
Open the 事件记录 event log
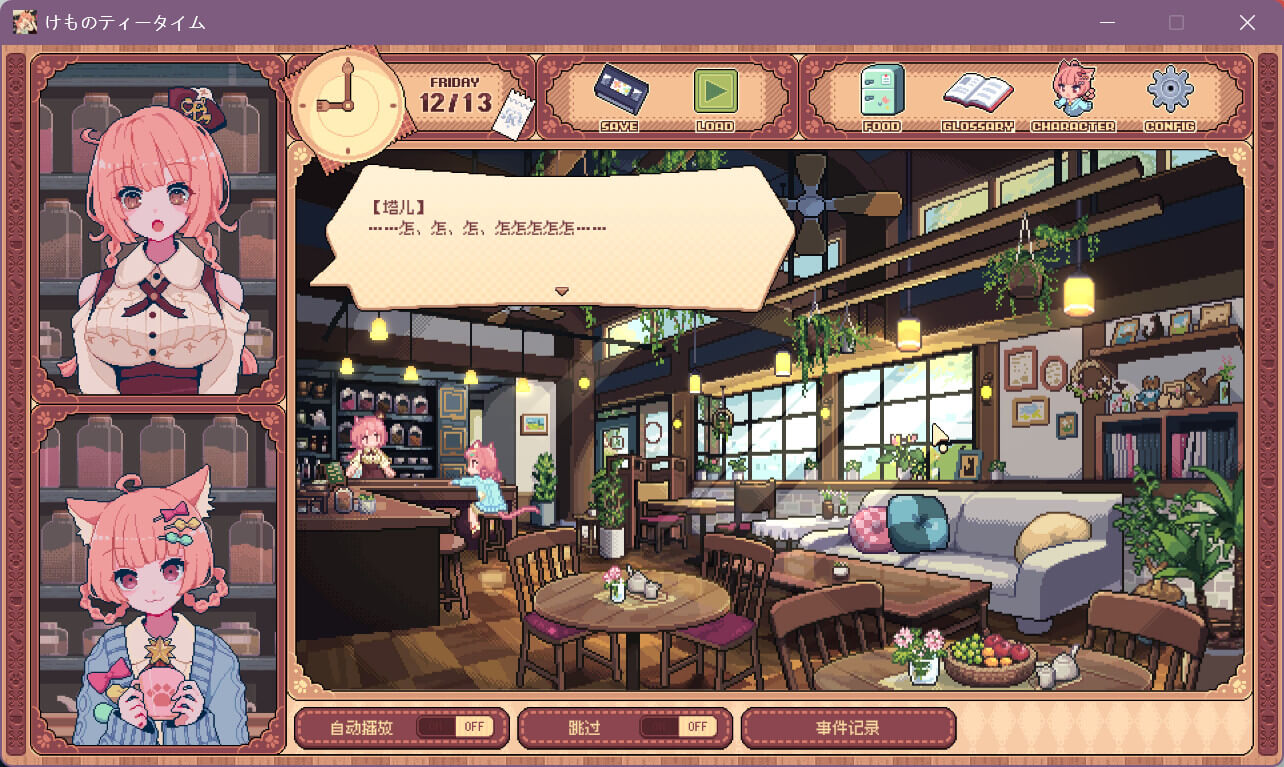pyautogui.click(x=848, y=728)
